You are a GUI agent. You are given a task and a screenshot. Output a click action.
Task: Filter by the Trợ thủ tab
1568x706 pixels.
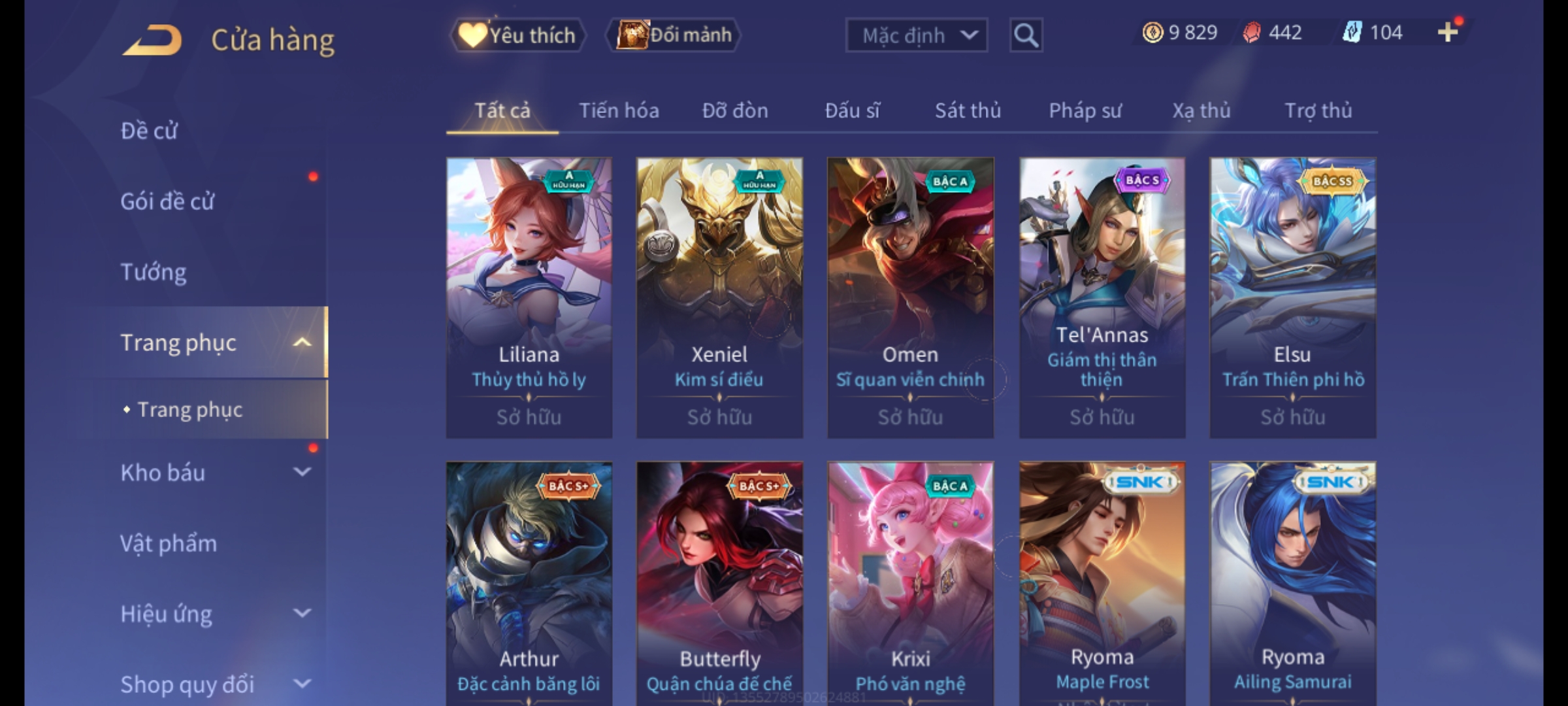1318,110
